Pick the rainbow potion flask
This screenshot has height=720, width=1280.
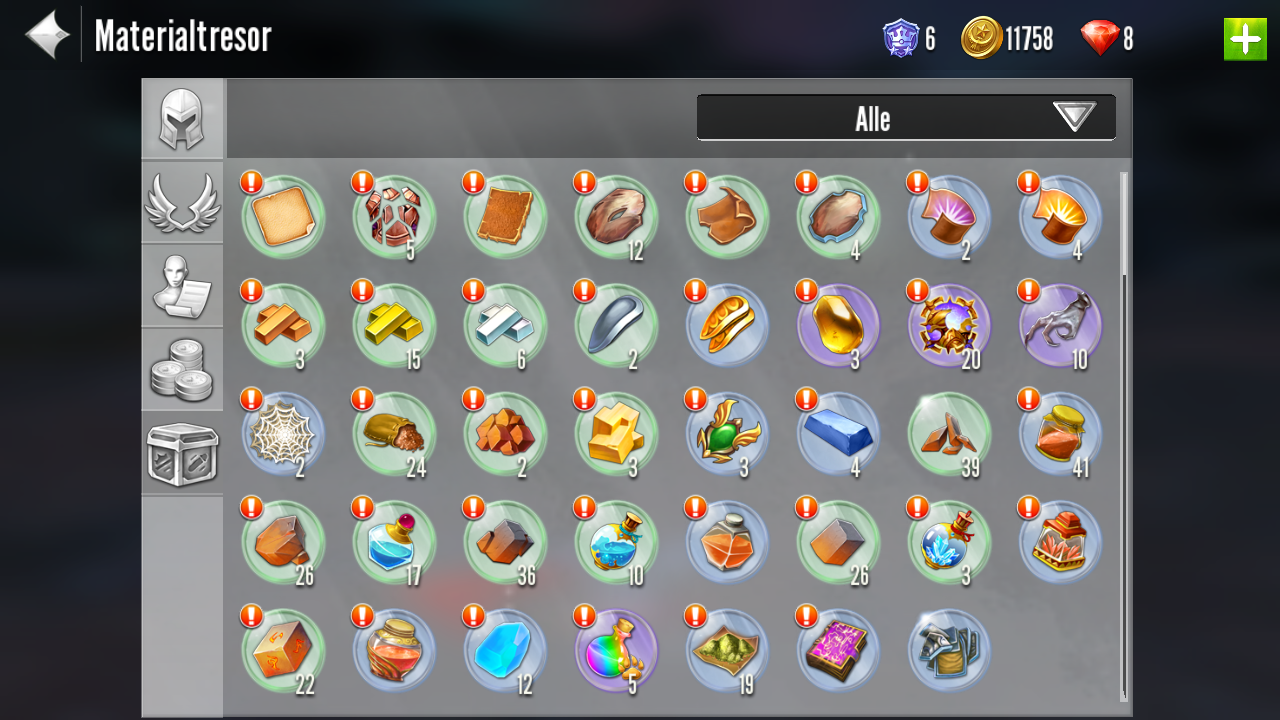[x=616, y=649]
